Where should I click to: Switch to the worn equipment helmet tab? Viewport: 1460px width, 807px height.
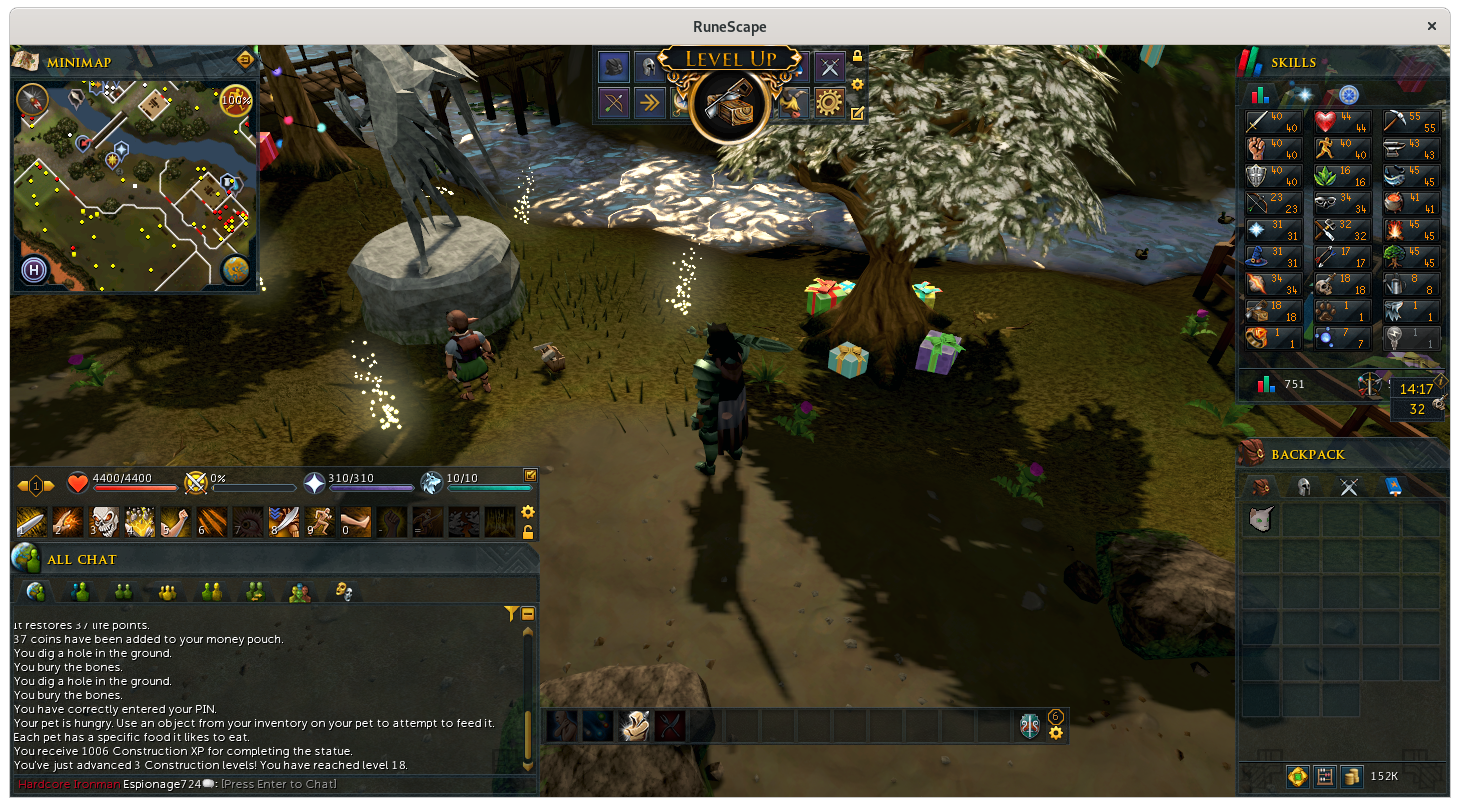(x=1304, y=487)
